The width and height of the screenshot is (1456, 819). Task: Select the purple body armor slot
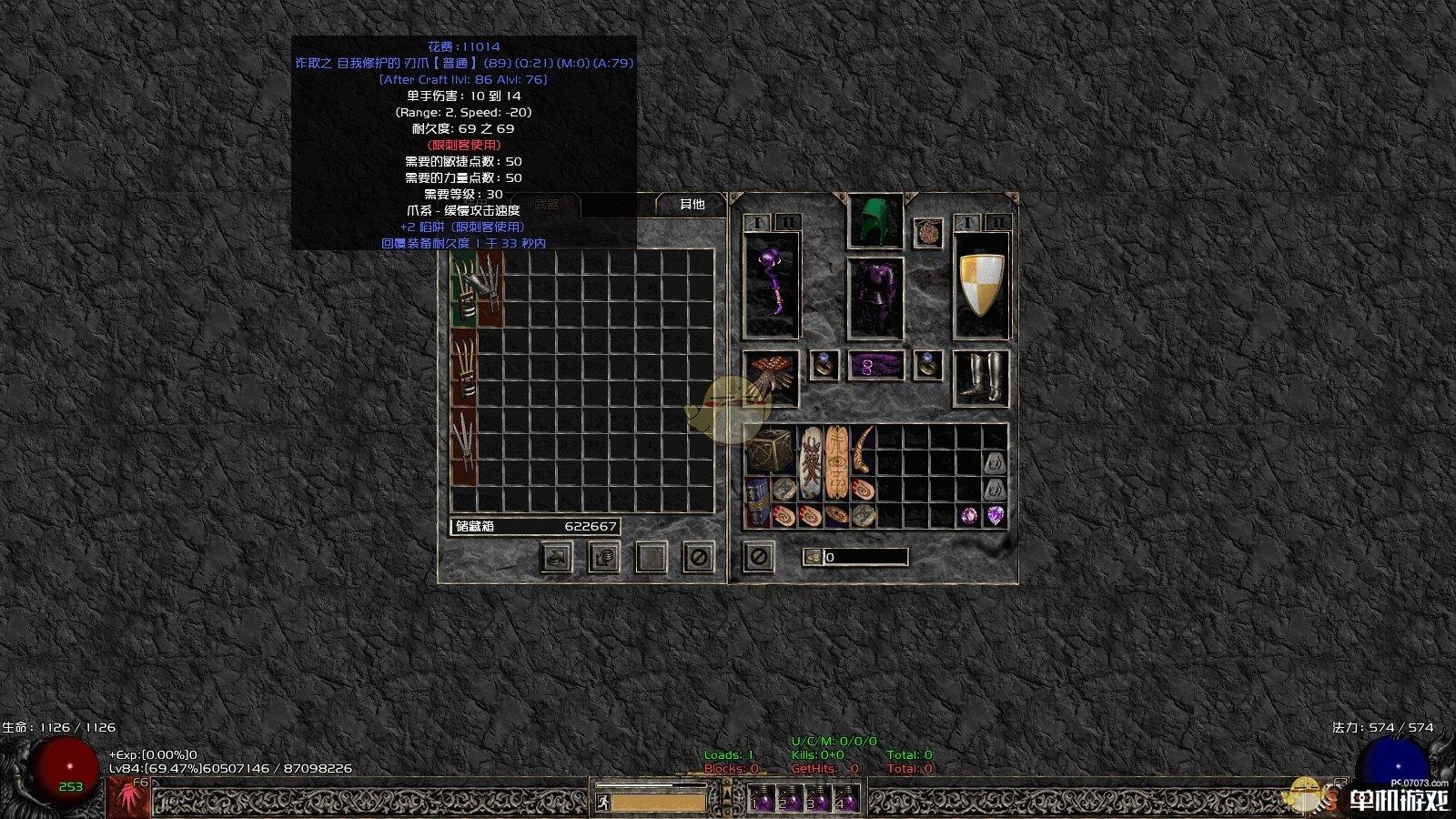click(875, 298)
